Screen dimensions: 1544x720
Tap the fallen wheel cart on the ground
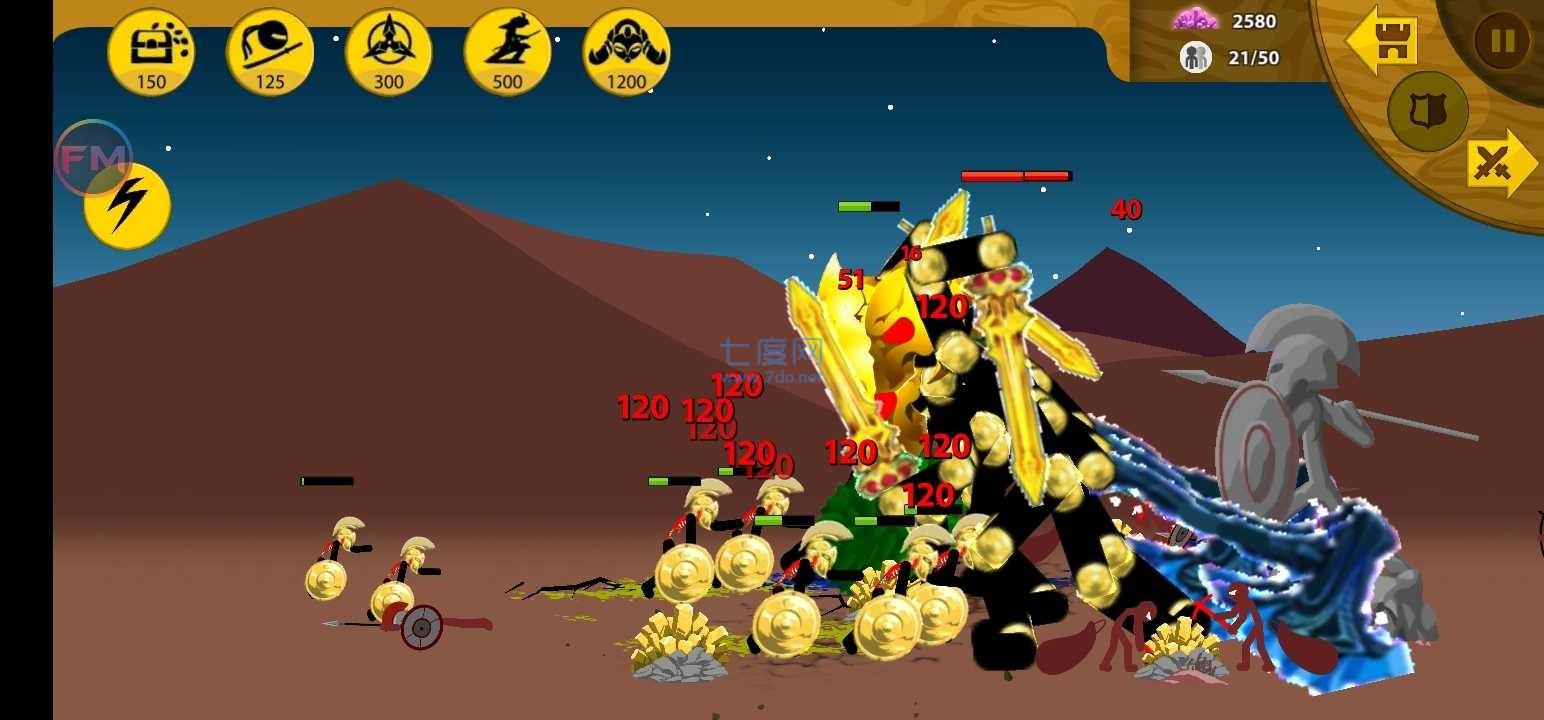(x=420, y=625)
